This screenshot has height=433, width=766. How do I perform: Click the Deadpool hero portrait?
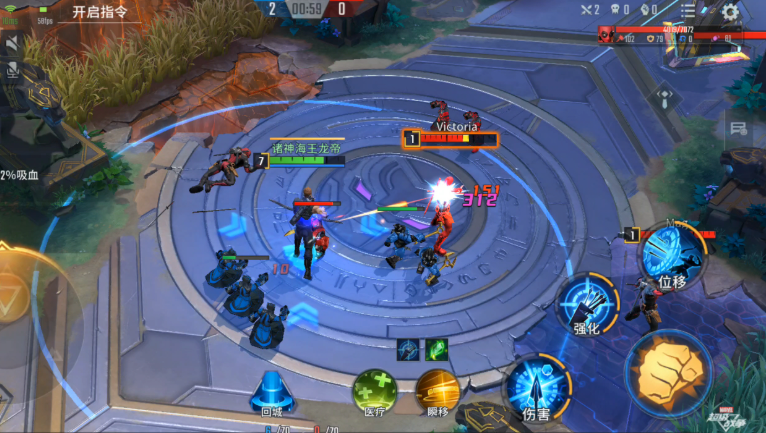(x=607, y=37)
